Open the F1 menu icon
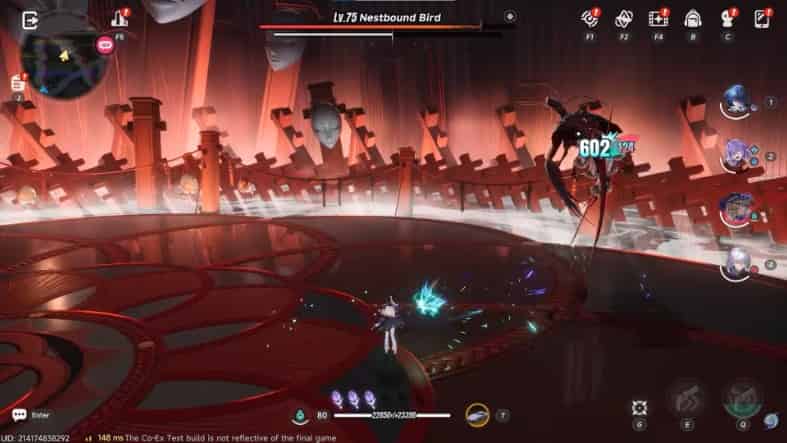This screenshot has width=787, height=443. (x=589, y=18)
